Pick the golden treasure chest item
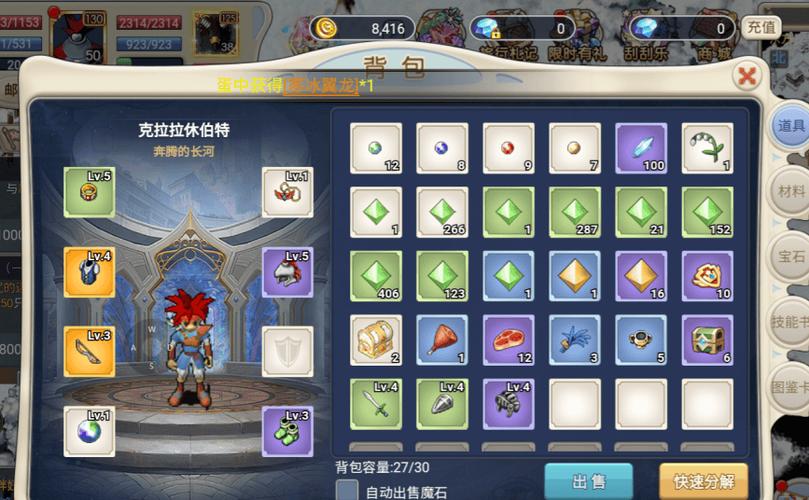Image resolution: width=809 pixels, height=500 pixels. pyautogui.click(x=376, y=340)
